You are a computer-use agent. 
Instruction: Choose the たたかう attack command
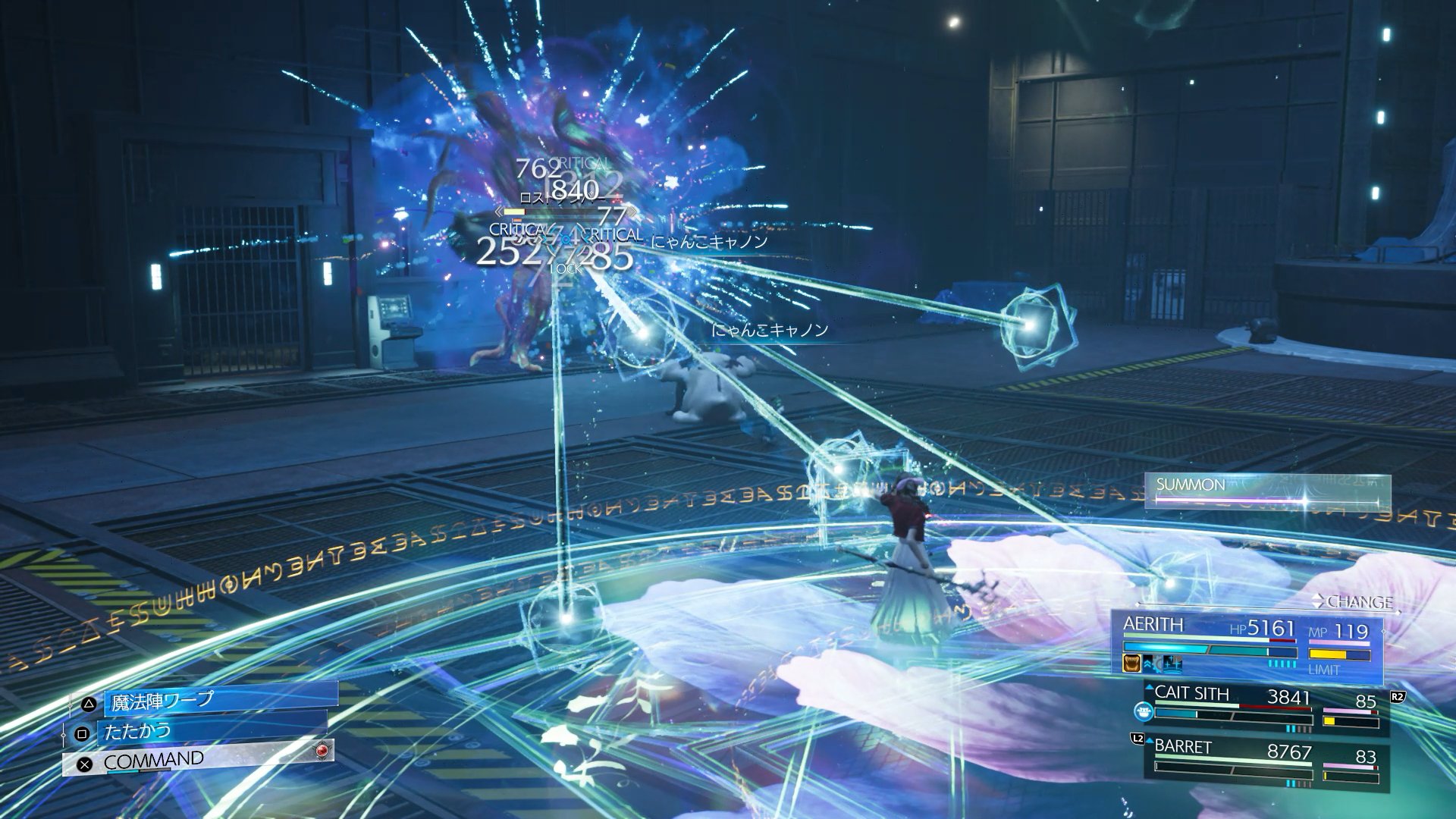[x=197, y=732]
